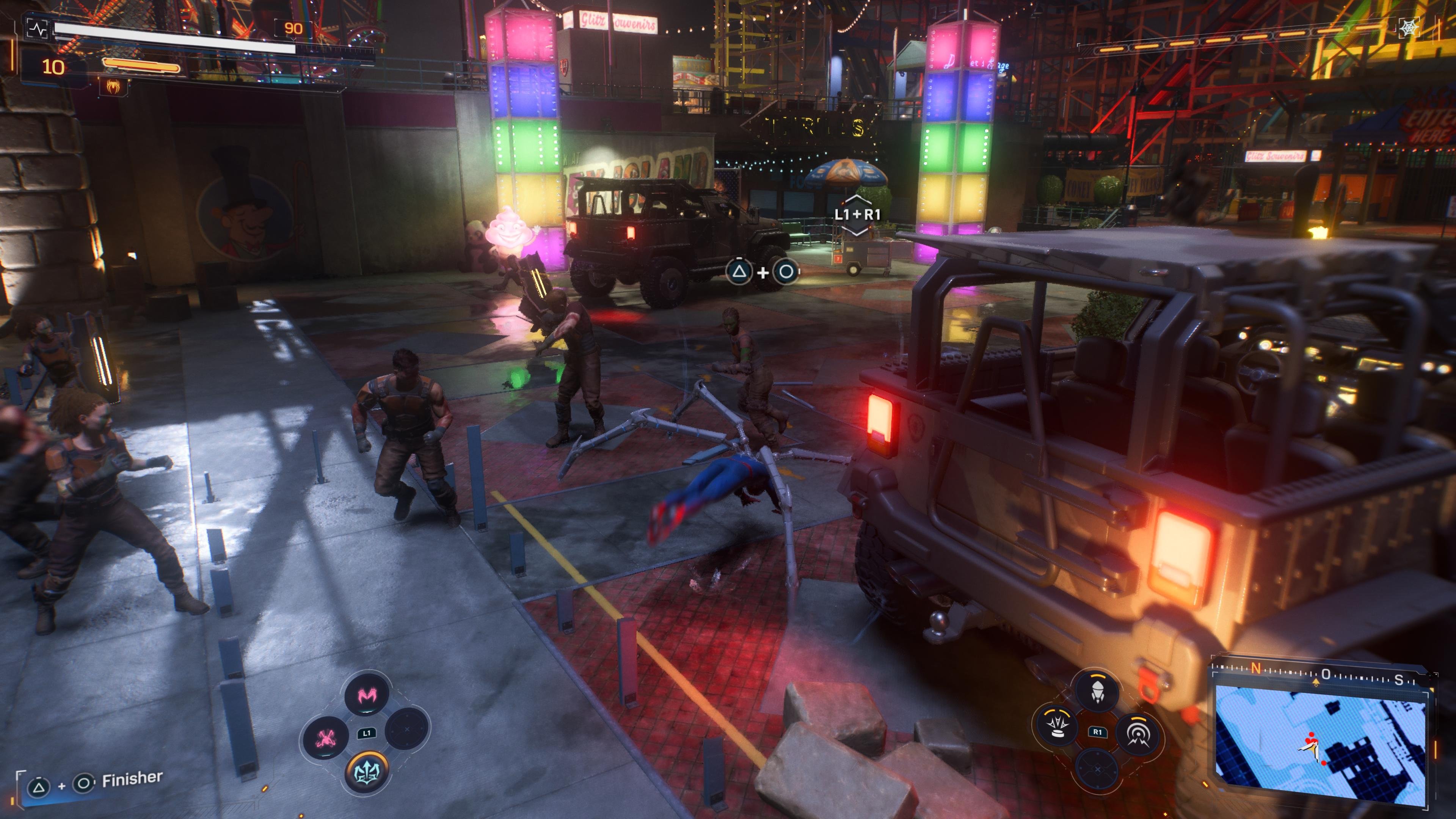Screen dimensions: 1456x819
Task: Click the upward rocket gadget icon above R1
Action: coord(1097,692)
